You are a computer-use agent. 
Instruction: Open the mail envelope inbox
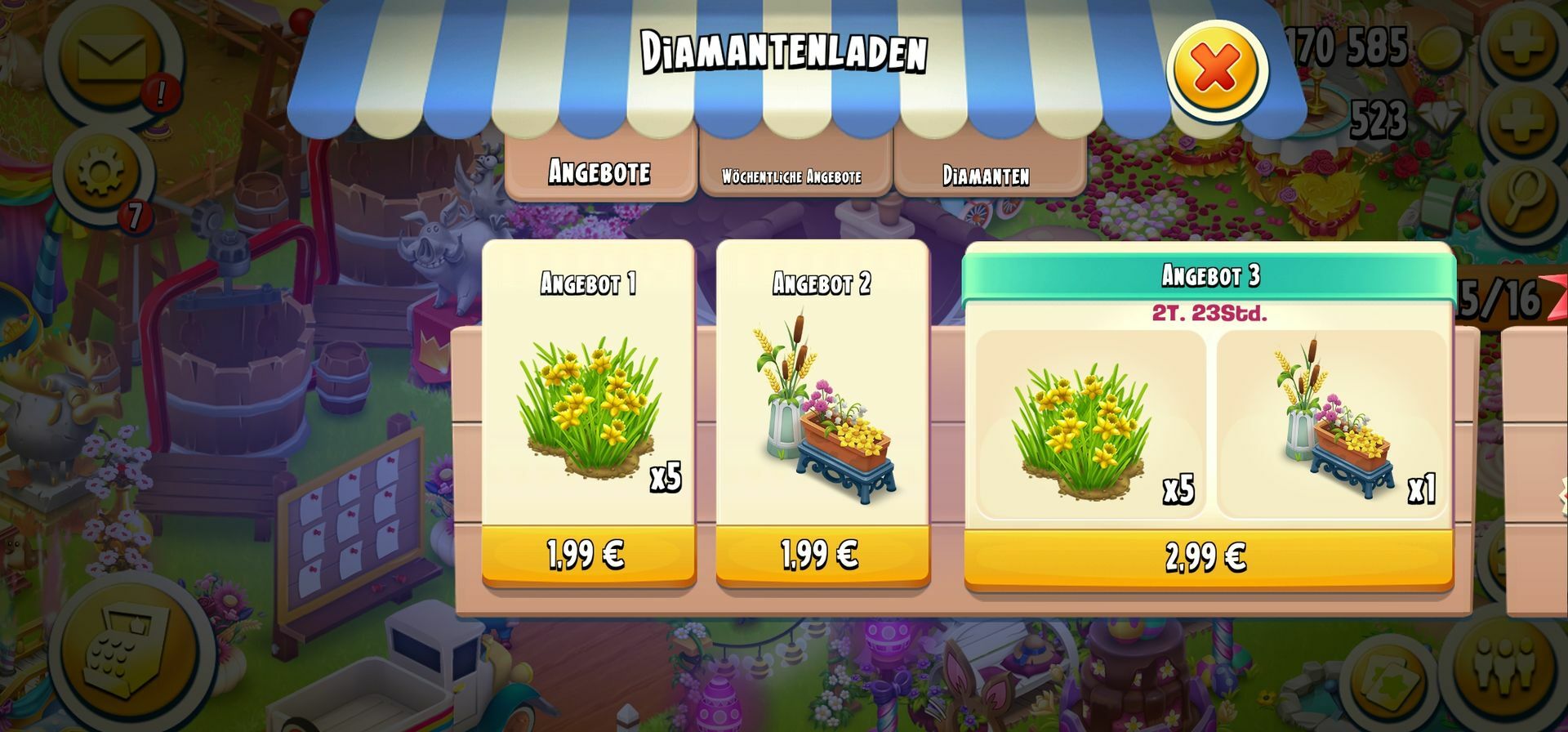point(113,60)
